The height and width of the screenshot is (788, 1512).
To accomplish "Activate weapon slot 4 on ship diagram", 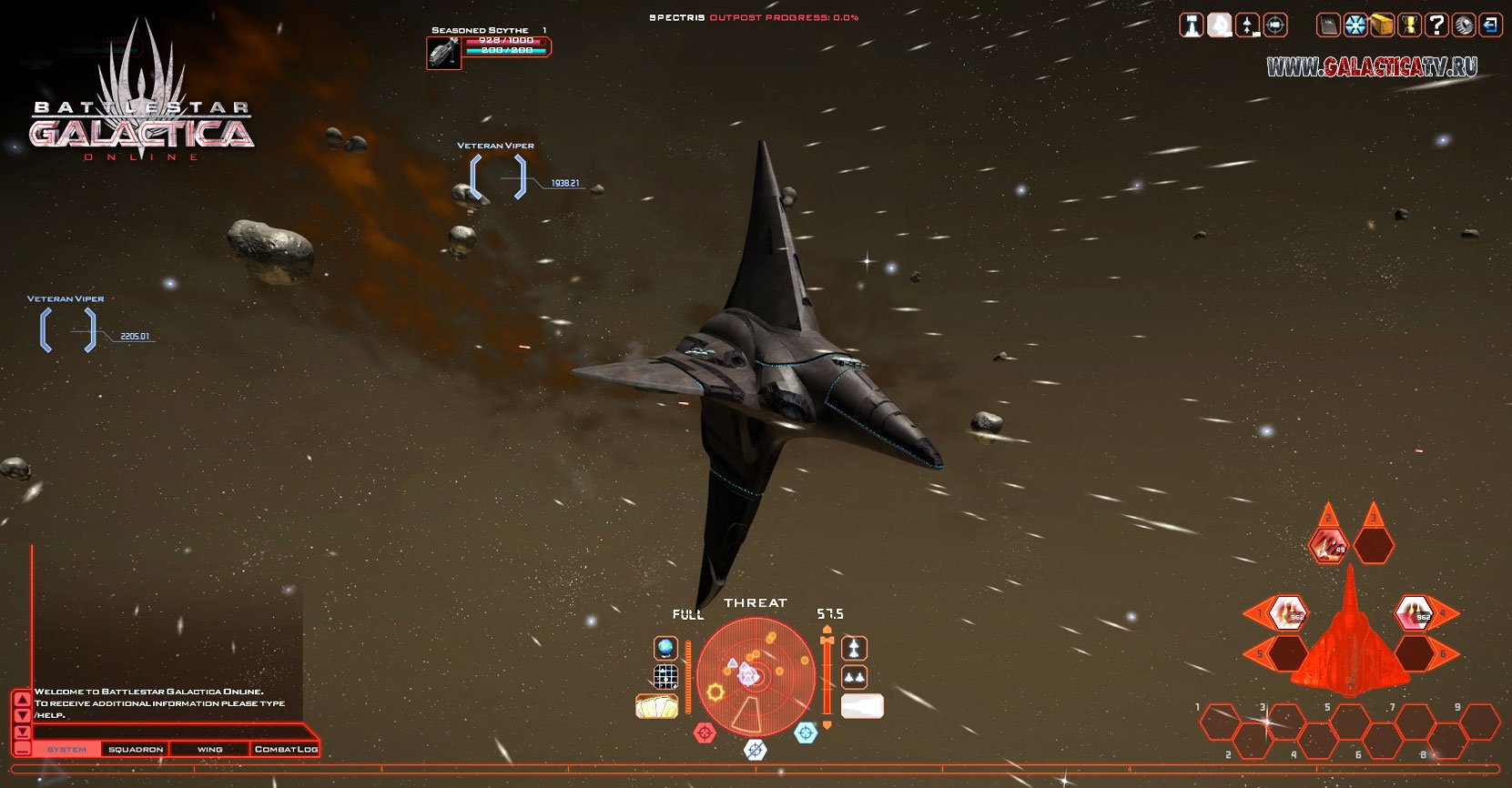I will [1415, 612].
